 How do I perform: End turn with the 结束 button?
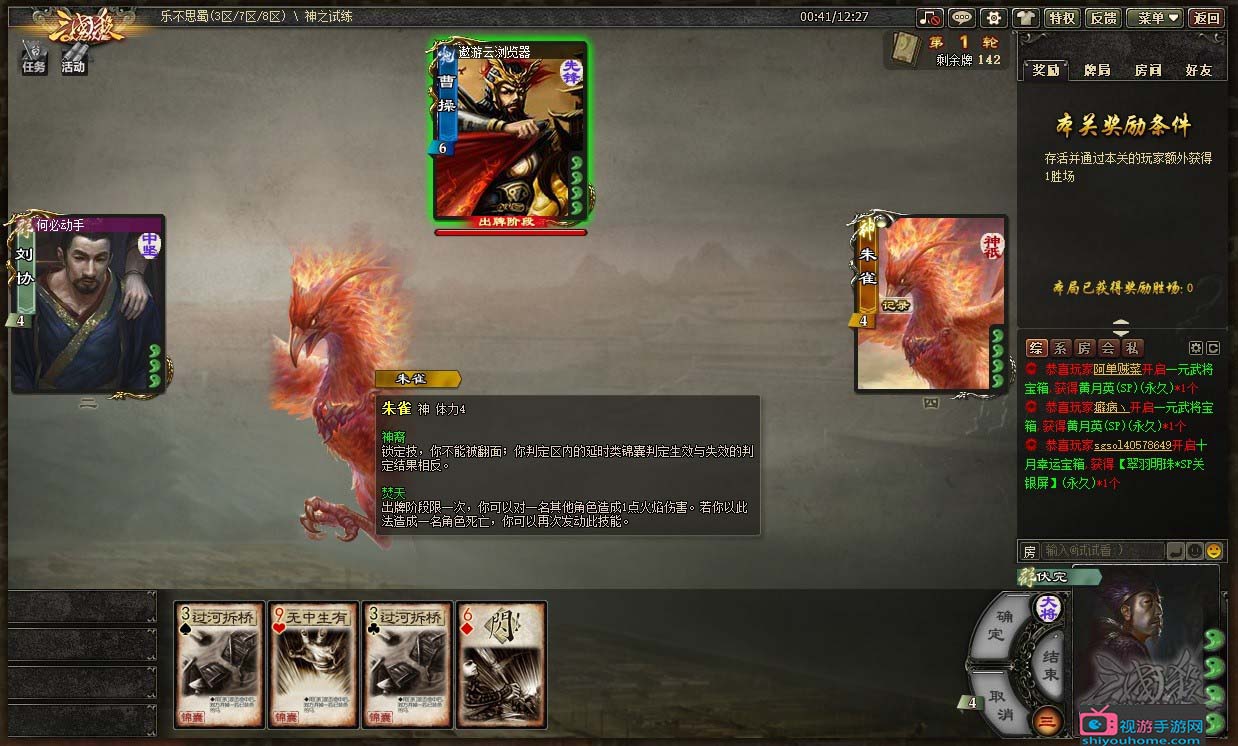click(x=1049, y=666)
